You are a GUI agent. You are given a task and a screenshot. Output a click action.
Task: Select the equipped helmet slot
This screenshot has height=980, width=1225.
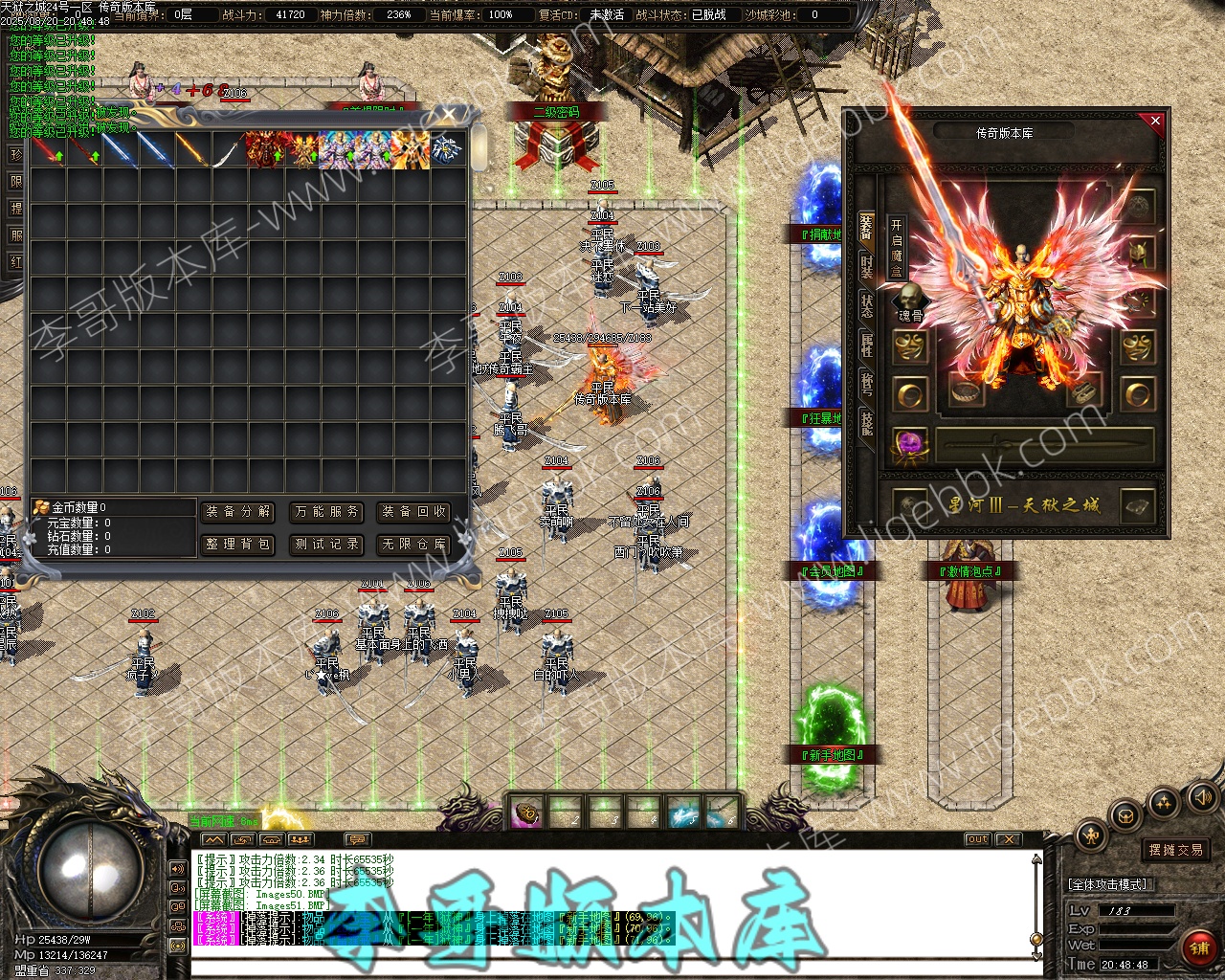point(1139,254)
